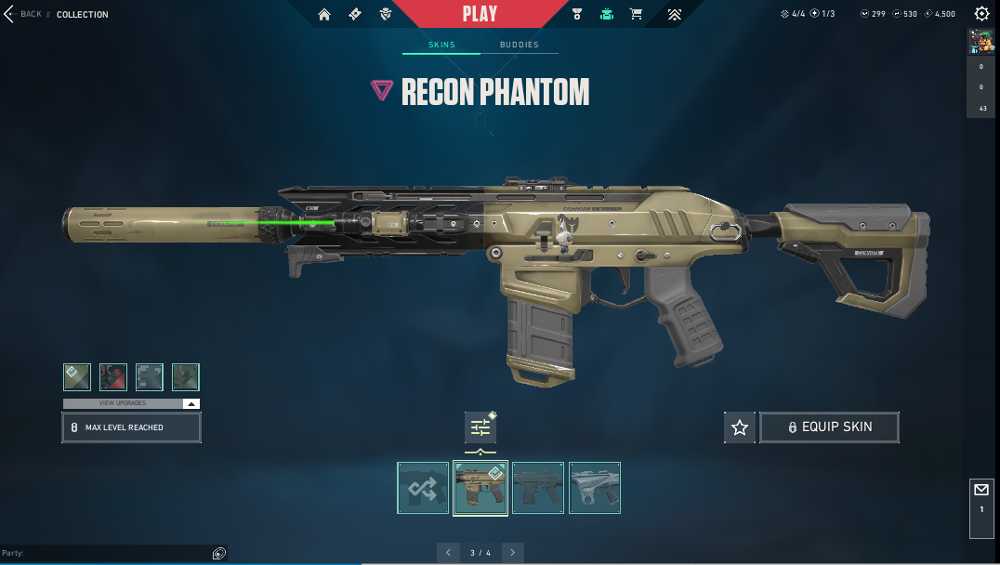This screenshot has height=565, width=1000.
Task: Open the skin filter sliders button
Action: [x=480, y=428]
